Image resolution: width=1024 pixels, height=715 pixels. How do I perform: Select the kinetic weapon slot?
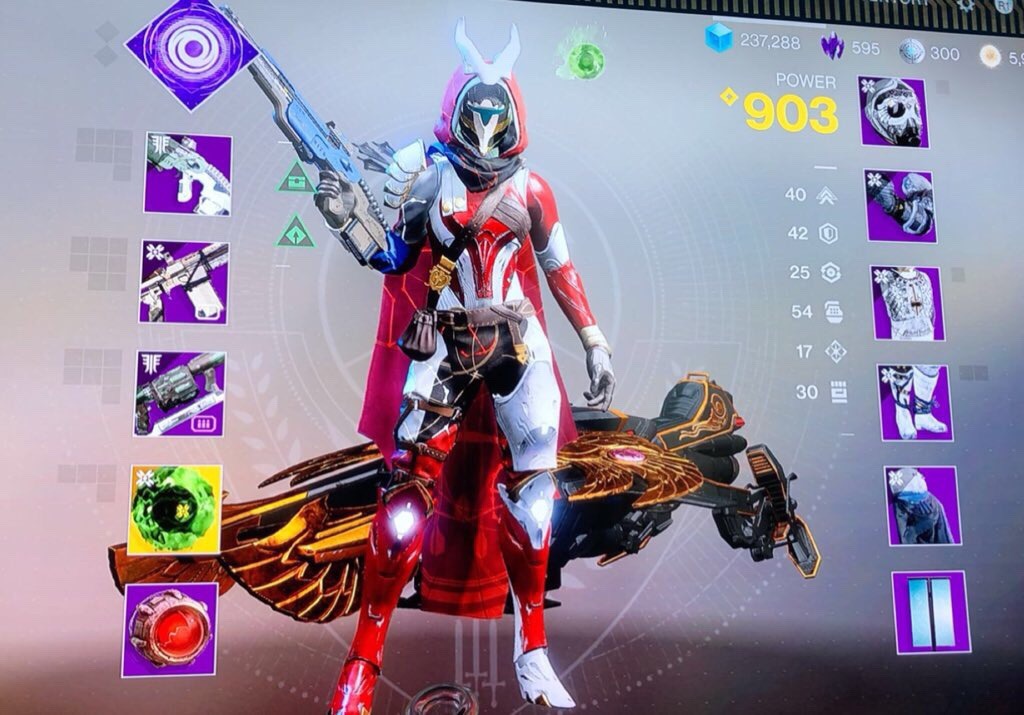pos(188,174)
